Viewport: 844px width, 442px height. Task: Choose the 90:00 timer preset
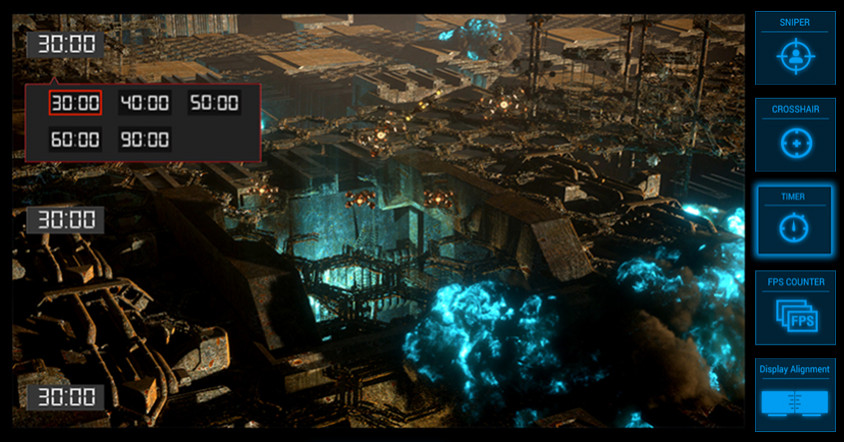tap(145, 139)
